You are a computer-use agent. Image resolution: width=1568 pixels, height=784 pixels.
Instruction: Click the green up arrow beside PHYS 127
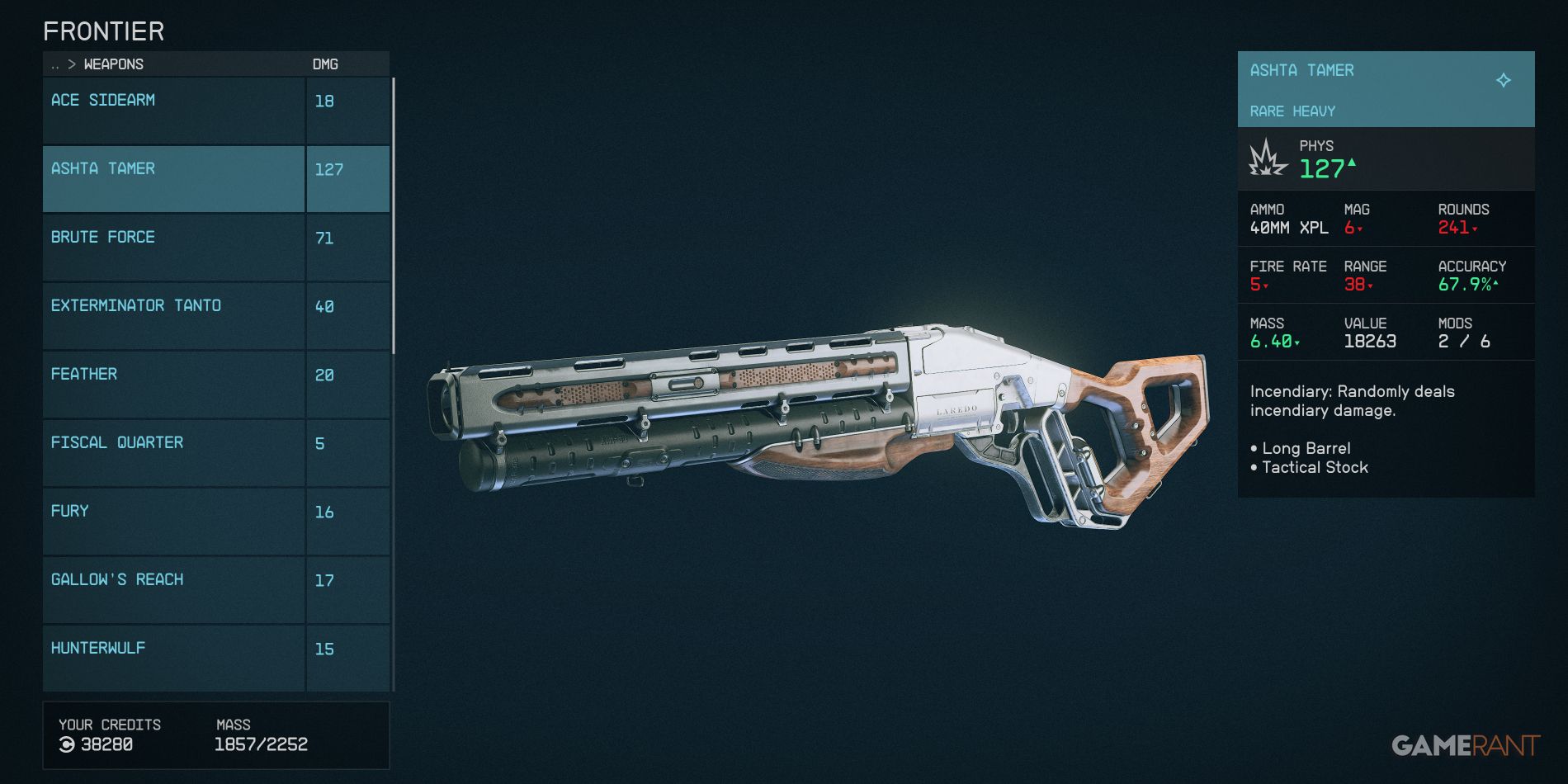[1352, 163]
